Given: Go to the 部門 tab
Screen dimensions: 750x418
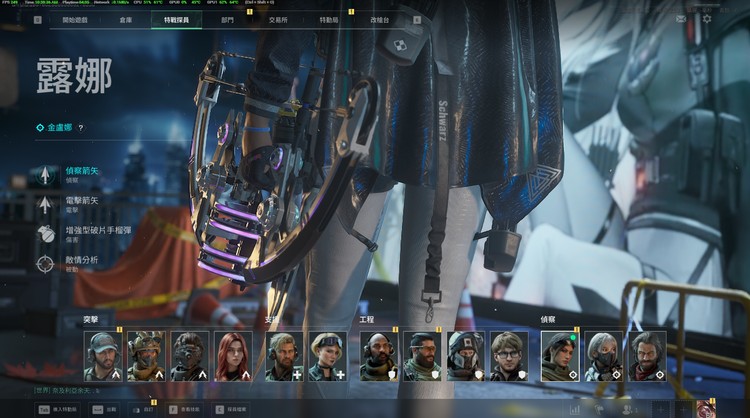Looking at the screenshot, I should tap(227, 19).
